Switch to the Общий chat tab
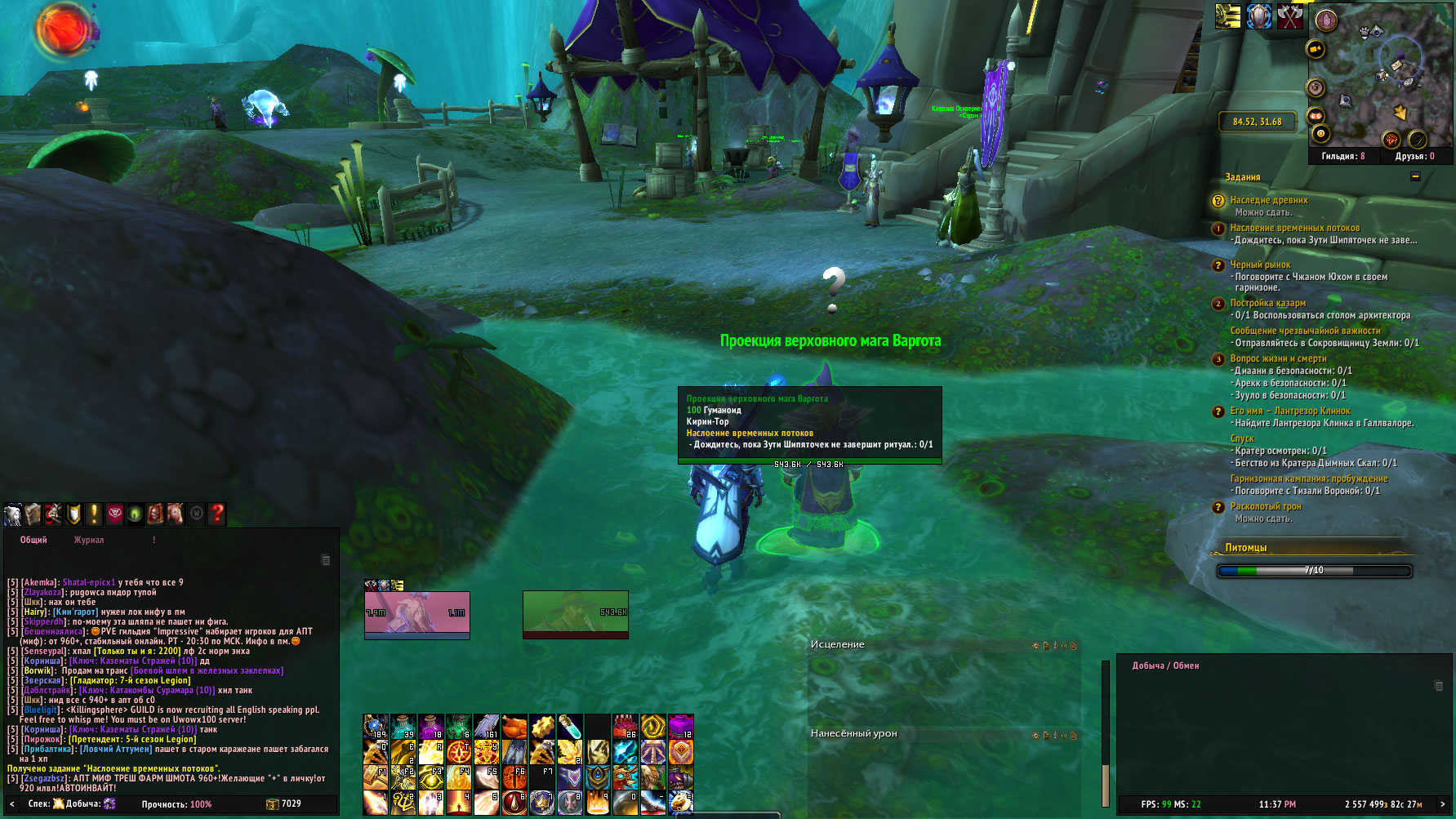 [33, 540]
